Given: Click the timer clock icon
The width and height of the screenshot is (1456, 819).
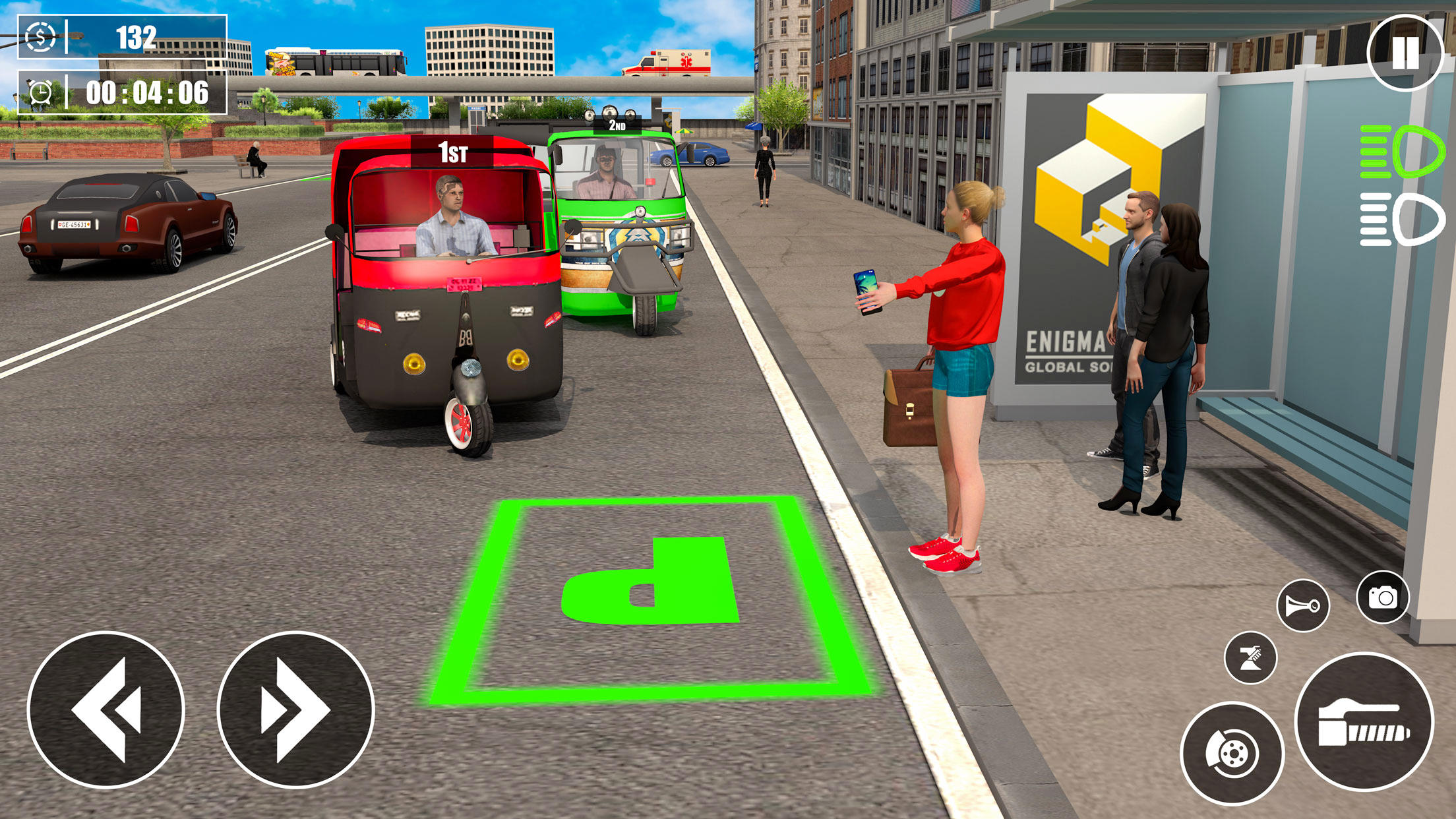Looking at the screenshot, I should tap(41, 94).
